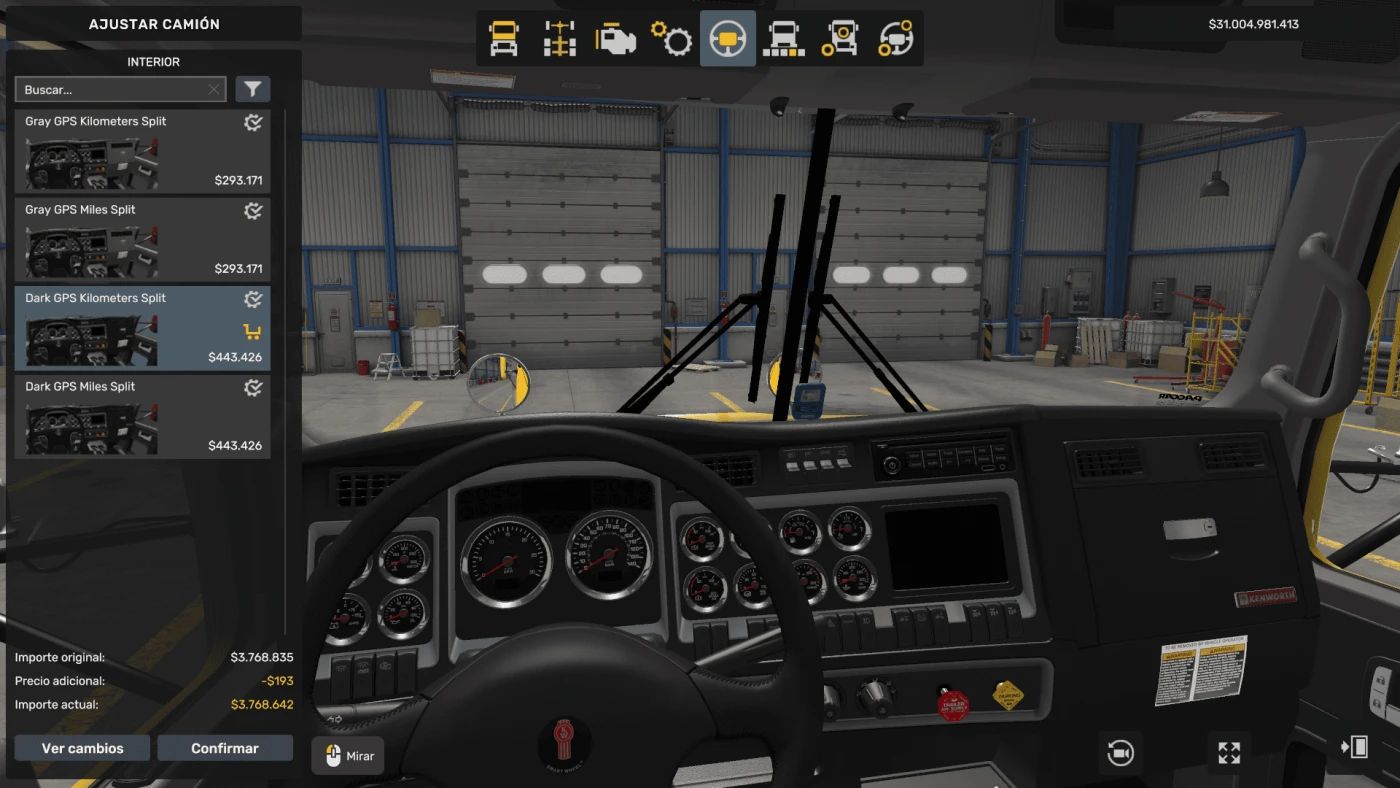Choose Gray GPS Miles Split interior
The width and height of the screenshot is (1400, 788).
141,239
